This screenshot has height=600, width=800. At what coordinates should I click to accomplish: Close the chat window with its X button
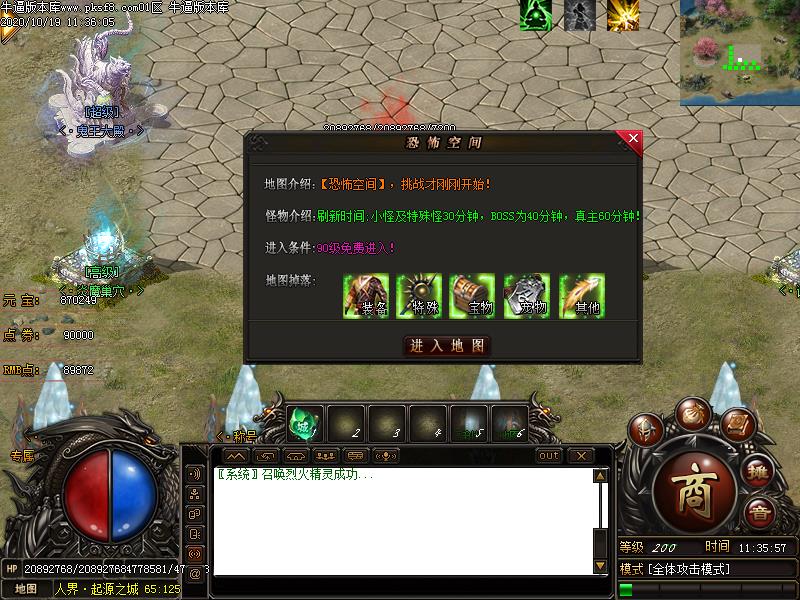click(581, 456)
